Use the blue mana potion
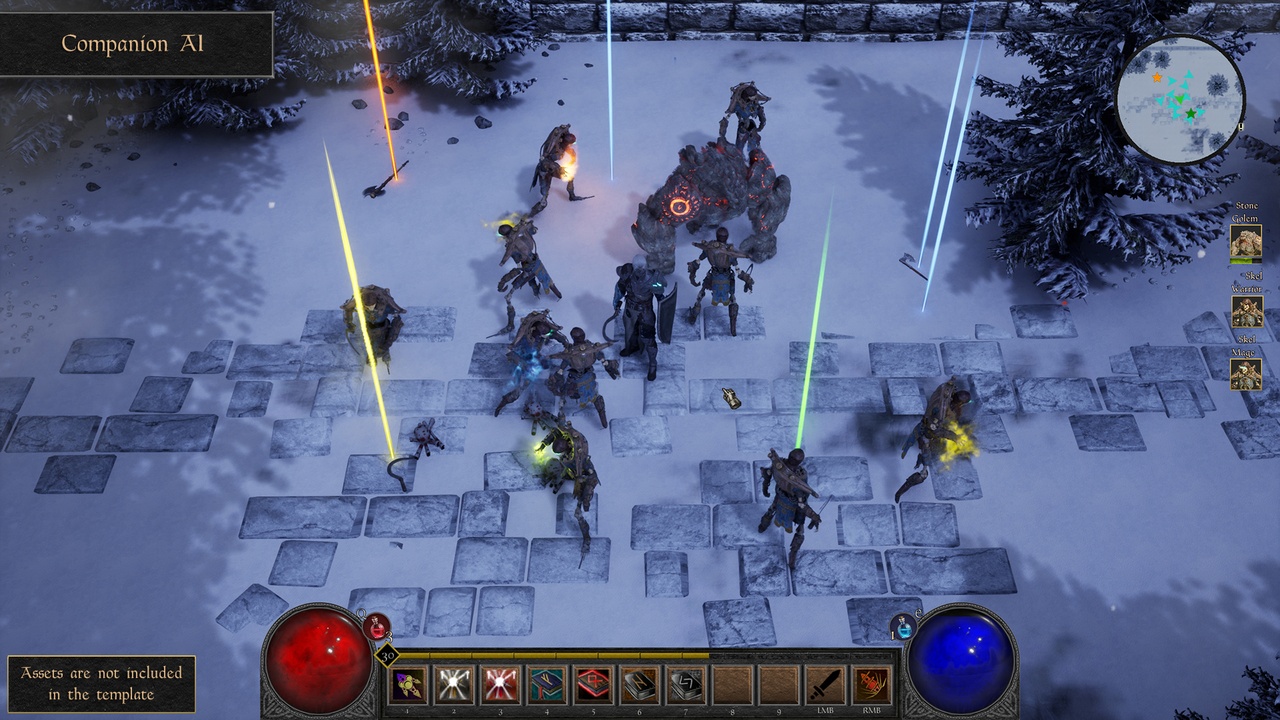Screen dimensions: 1280x720 click(903, 627)
